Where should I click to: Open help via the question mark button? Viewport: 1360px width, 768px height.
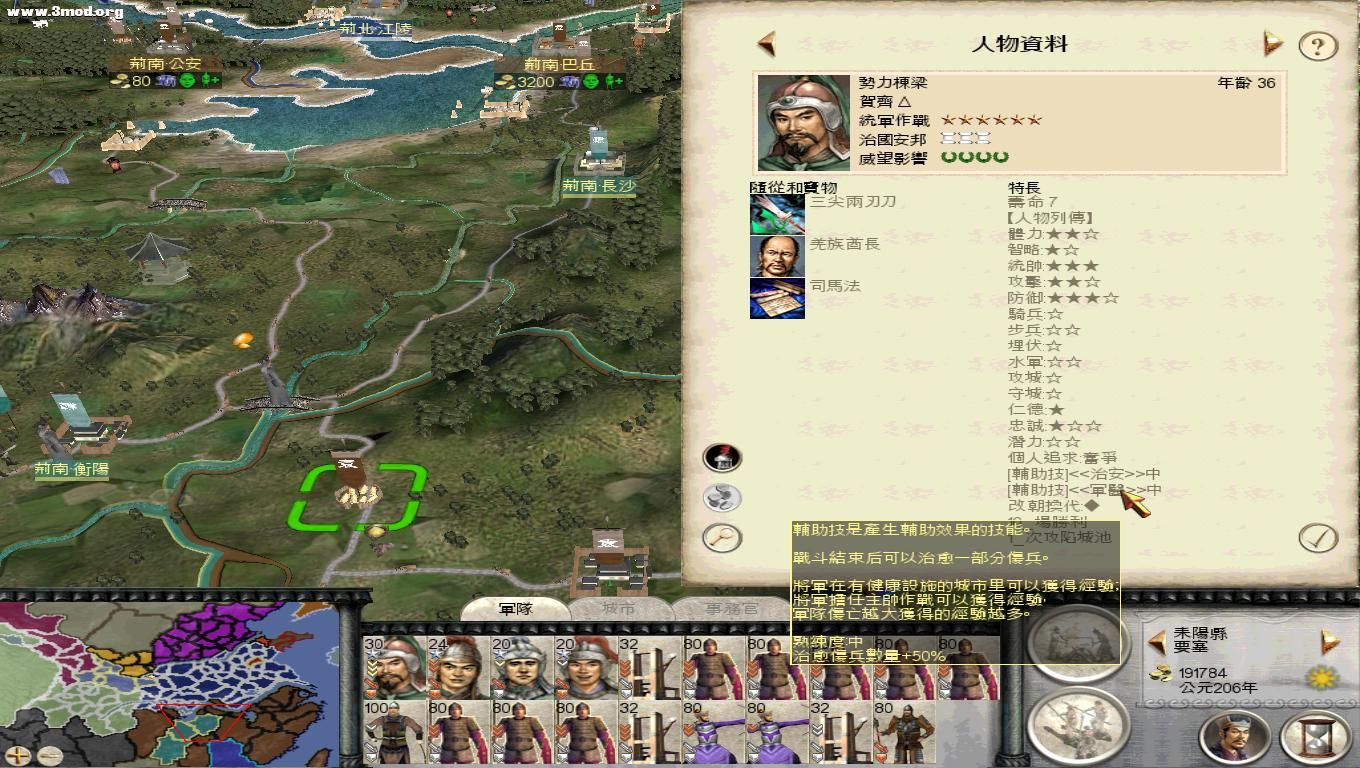coord(1318,45)
